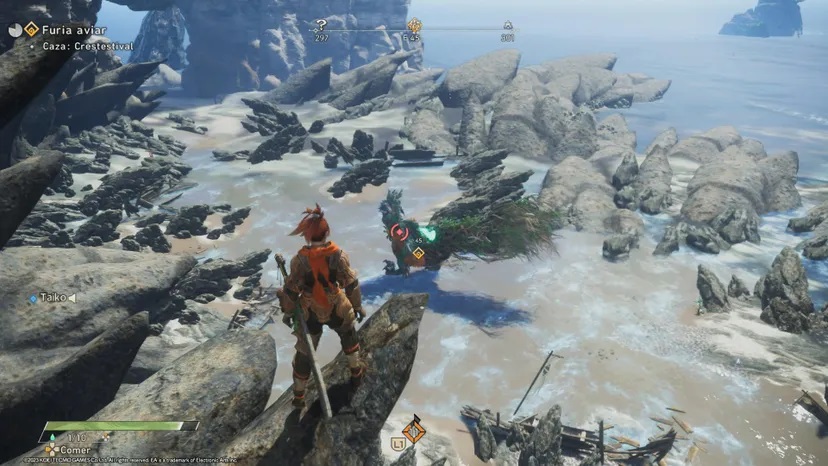
Task: Click the question mark compass marker
Action: (321, 25)
